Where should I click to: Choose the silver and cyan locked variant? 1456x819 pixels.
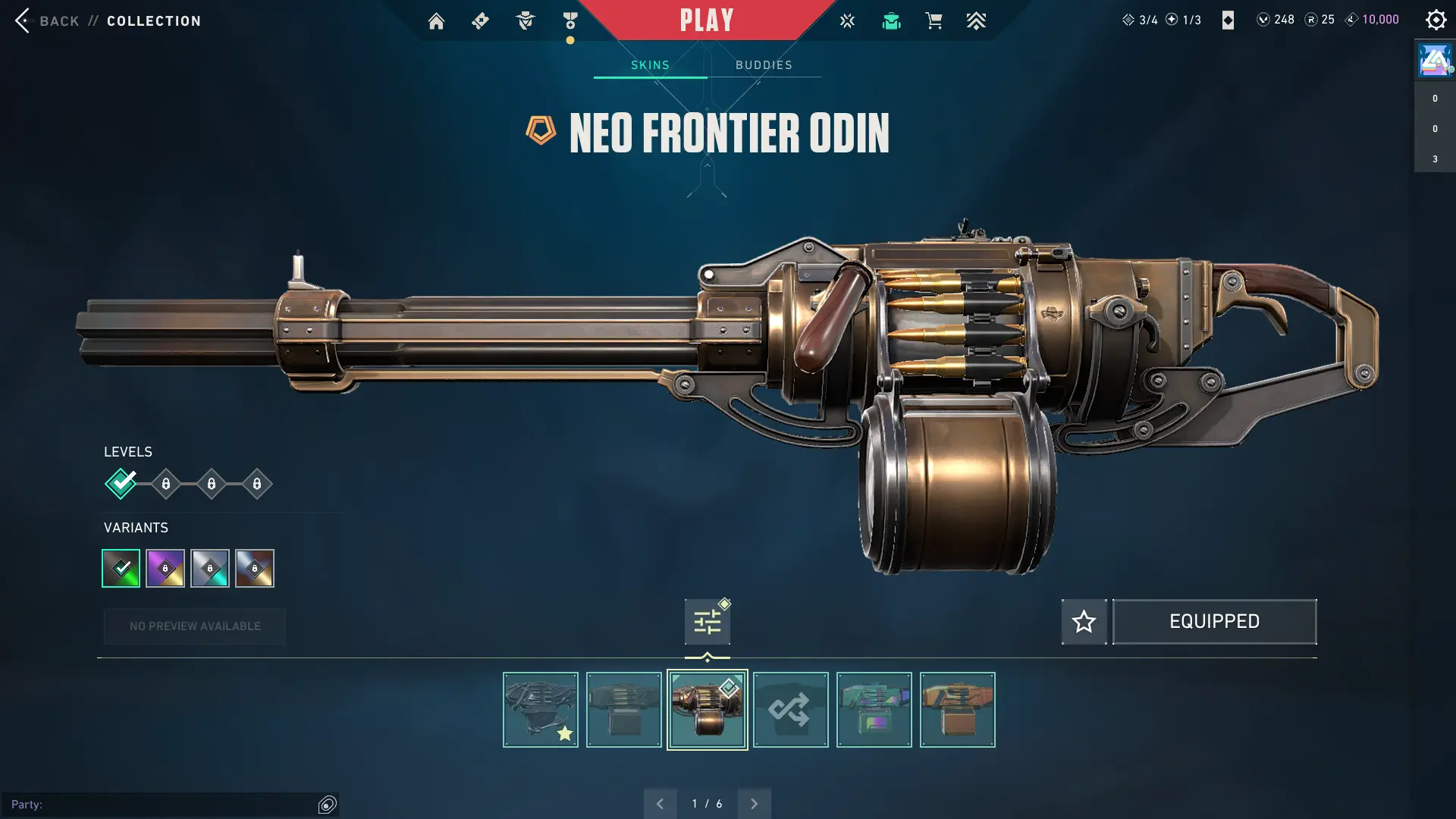coord(210,568)
